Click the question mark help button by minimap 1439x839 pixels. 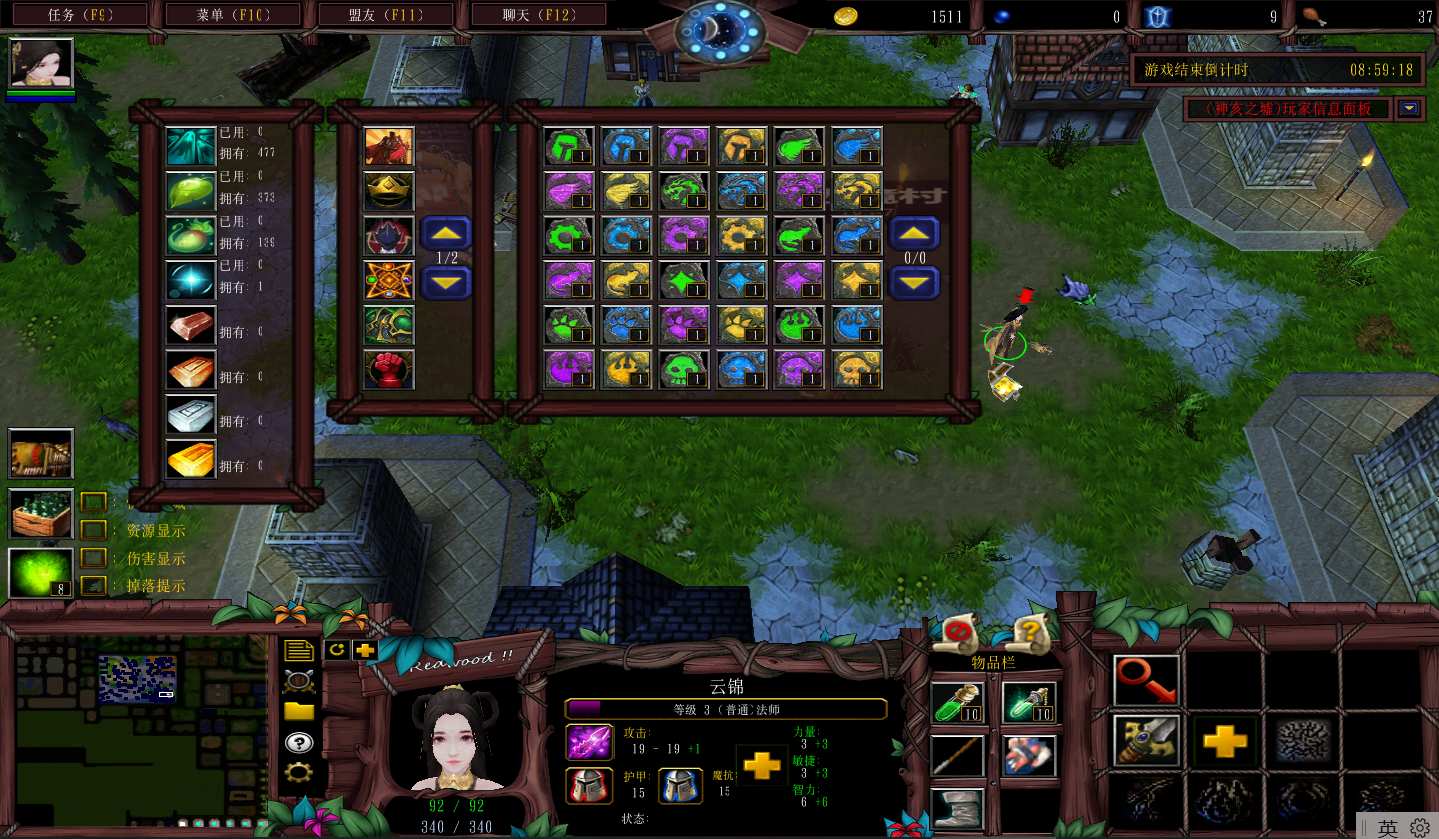(298, 742)
